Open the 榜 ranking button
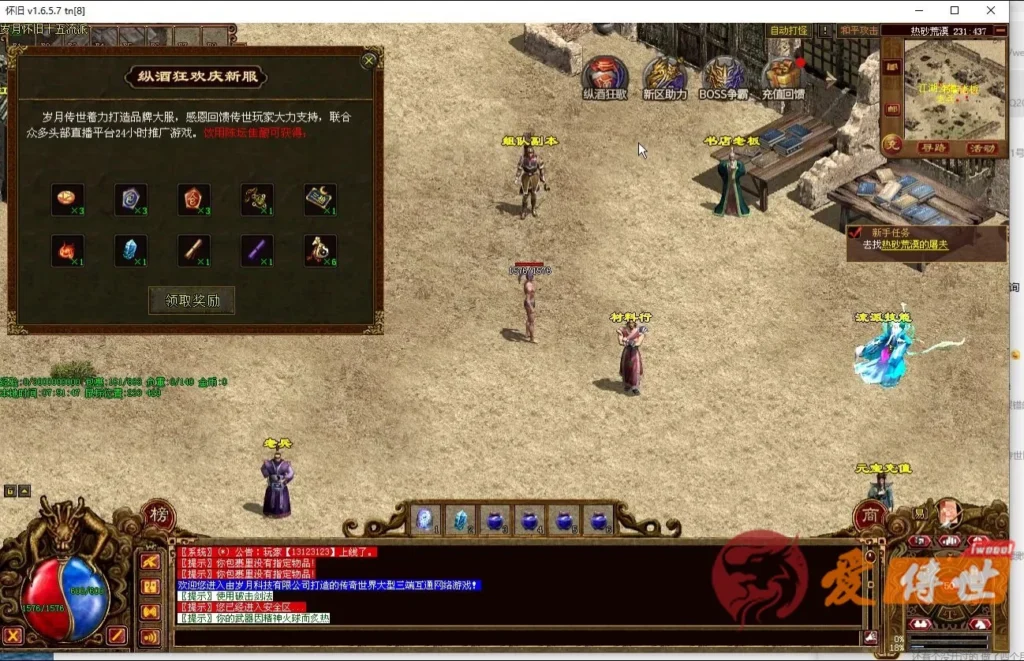 click(x=159, y=516)
